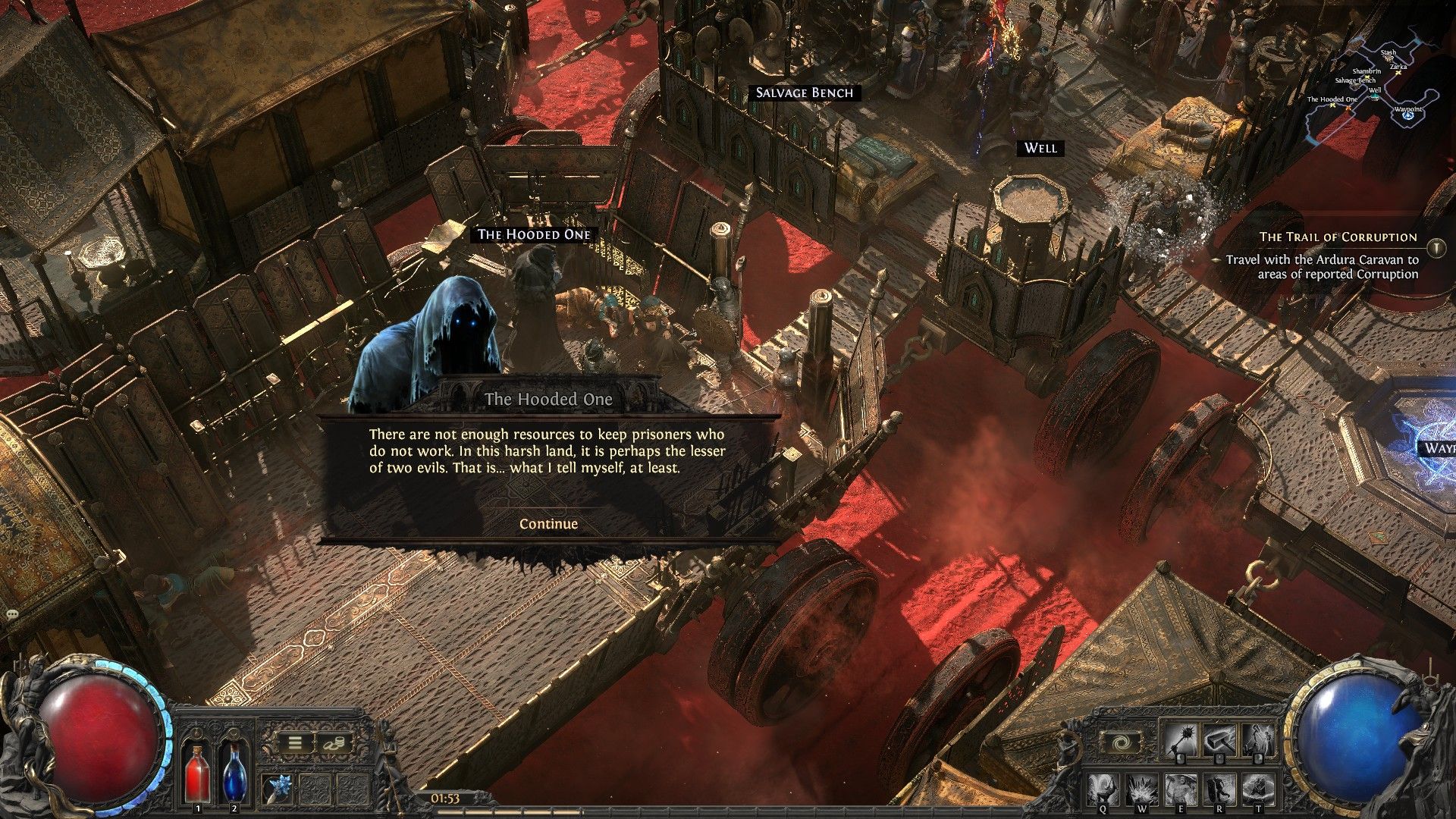
Task: Continue The Hooded One's dialogue
Action: [548, 524]
